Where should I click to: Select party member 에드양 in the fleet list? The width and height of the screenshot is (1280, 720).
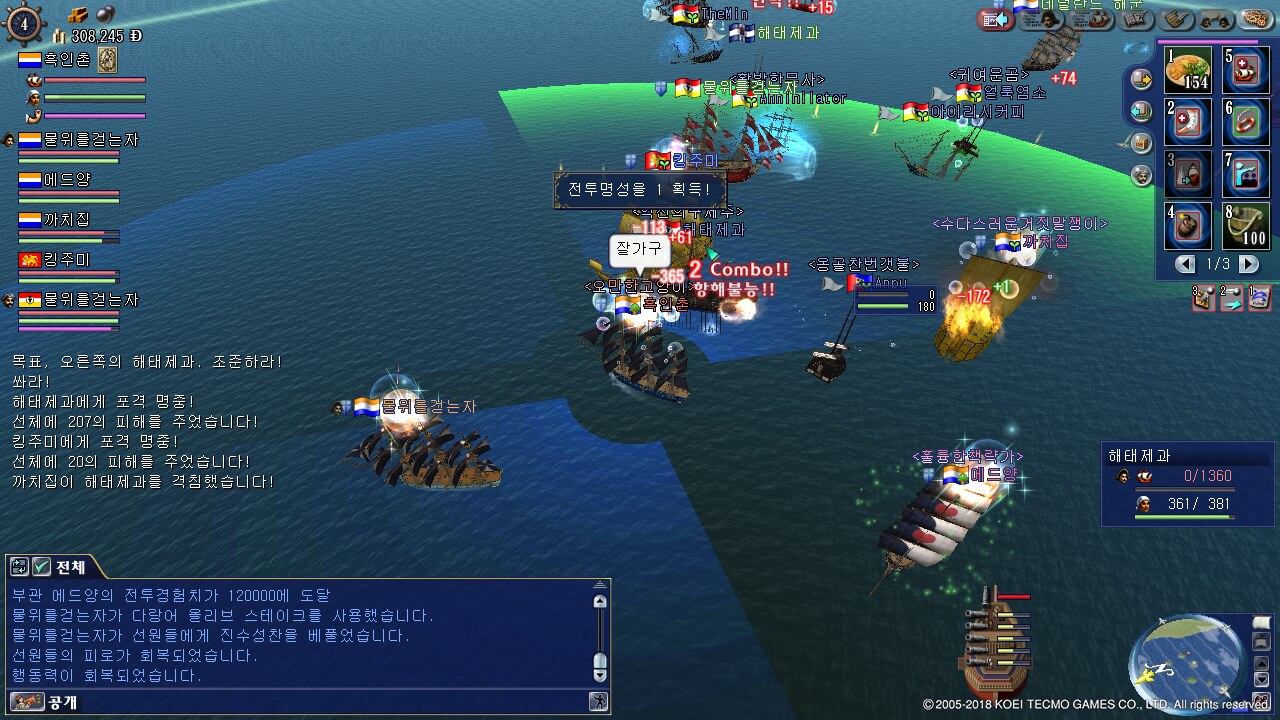click(x=68, y=180)
